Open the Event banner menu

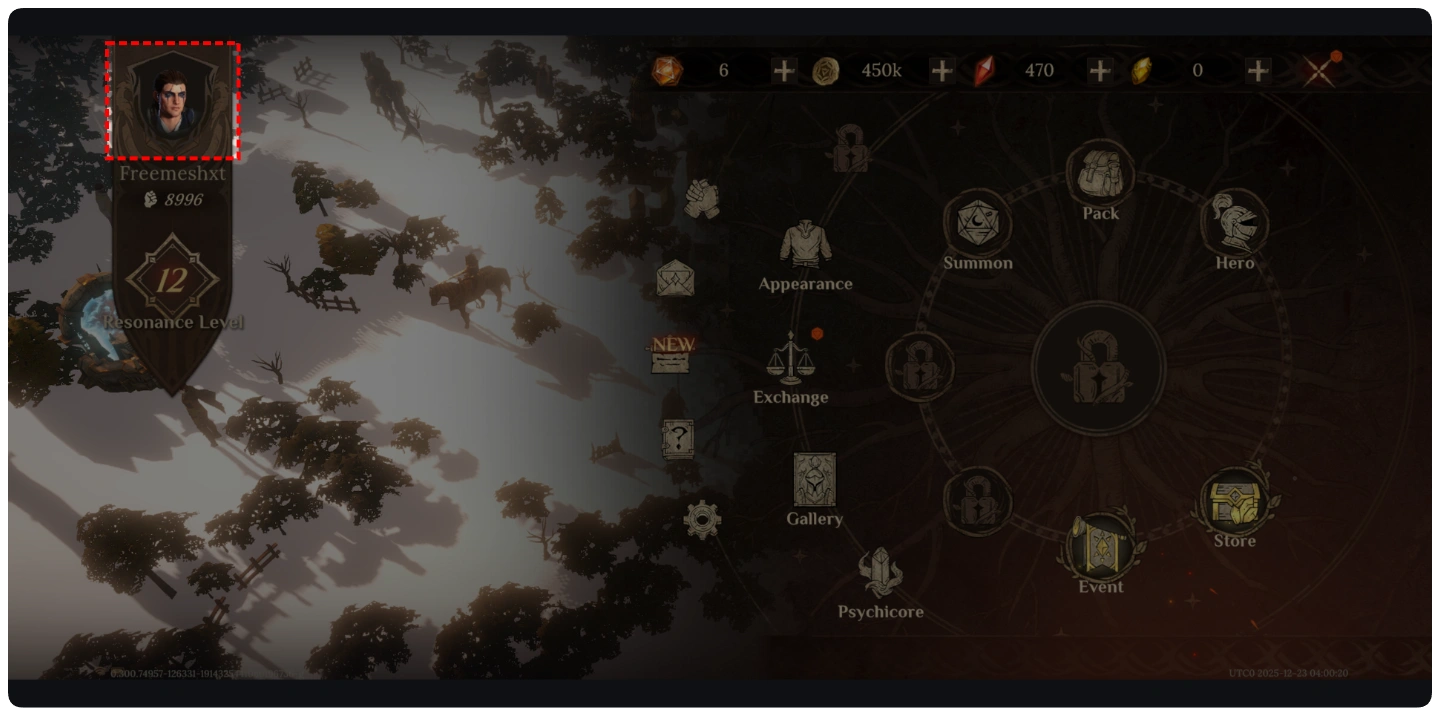[1100, 546]
